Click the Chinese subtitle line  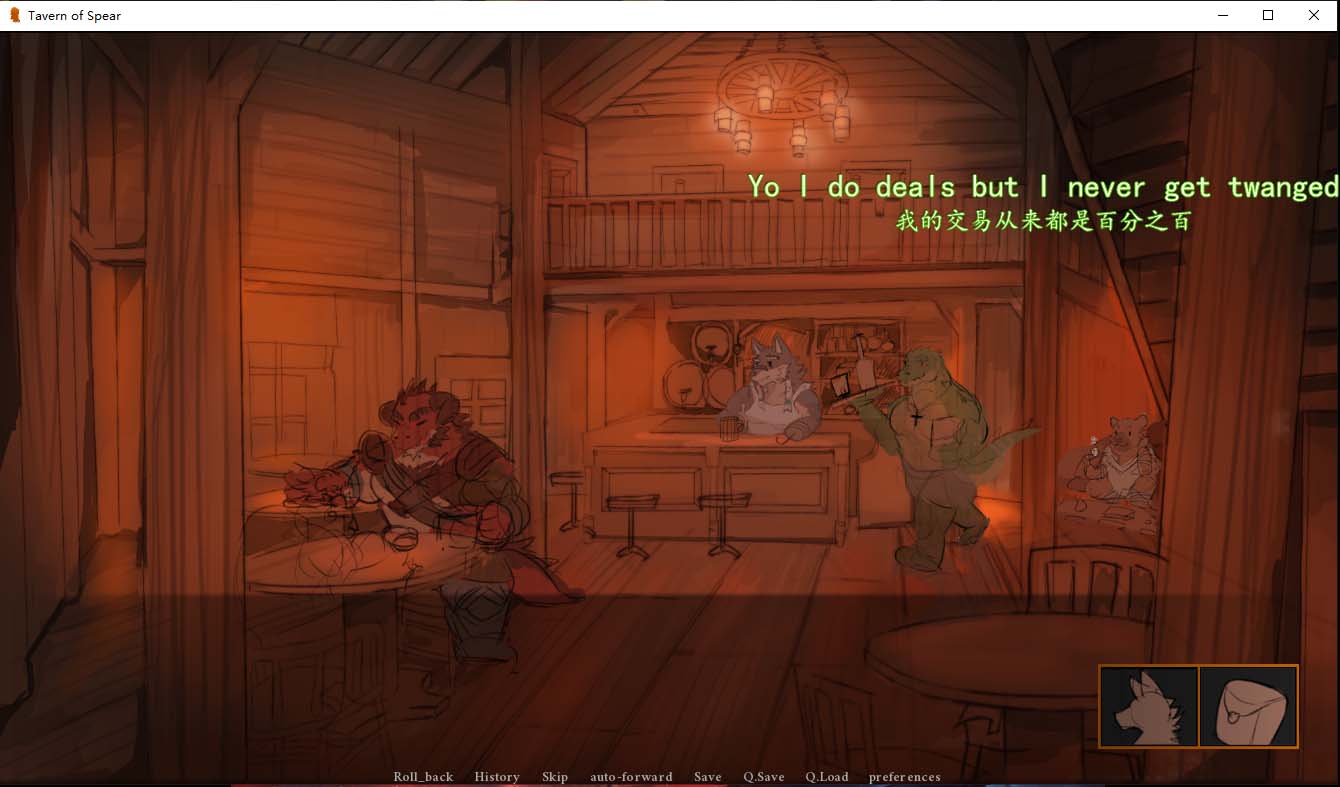click(1043, 222)
